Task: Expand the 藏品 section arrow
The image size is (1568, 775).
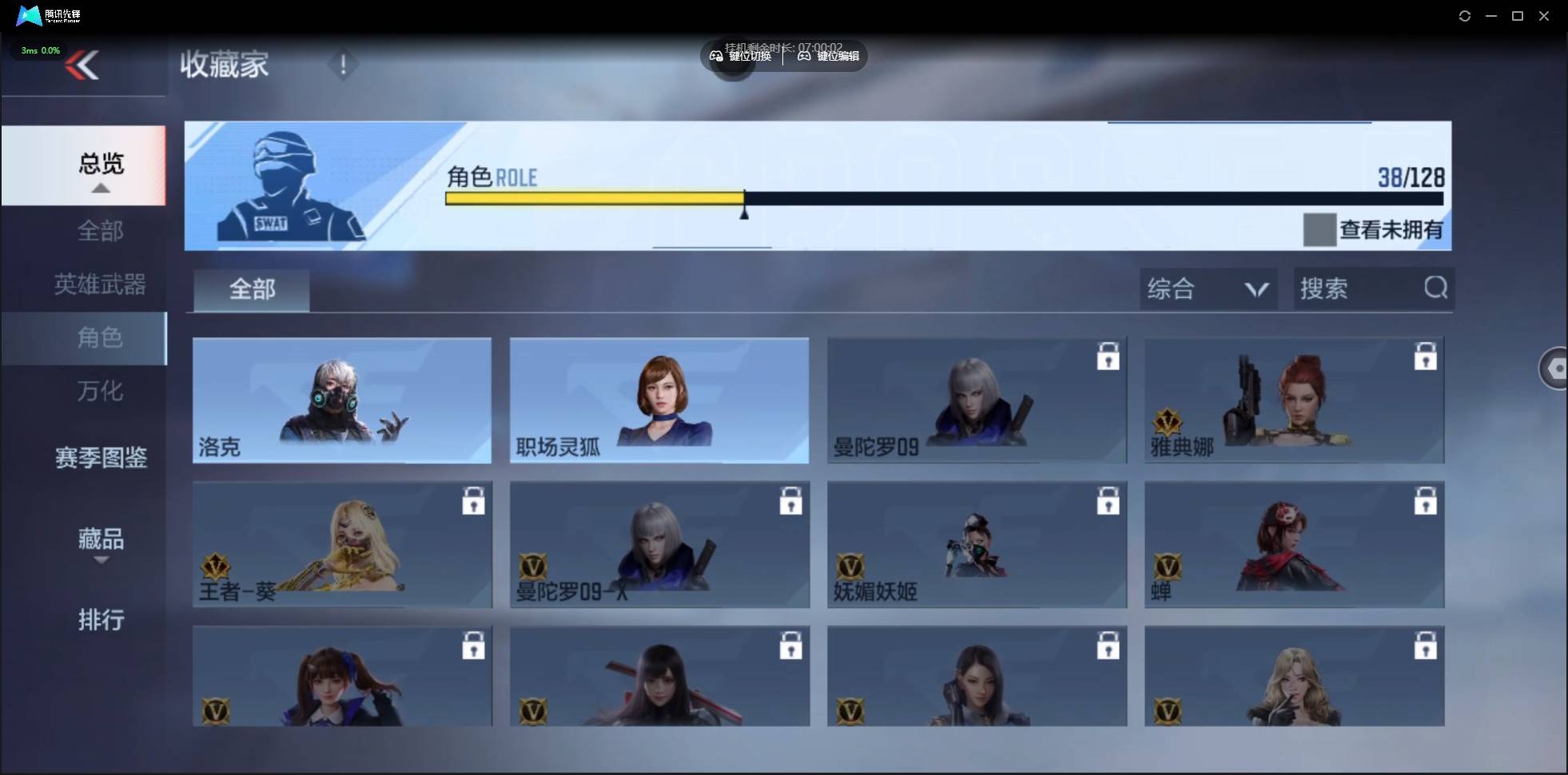Action: point(100,562)
